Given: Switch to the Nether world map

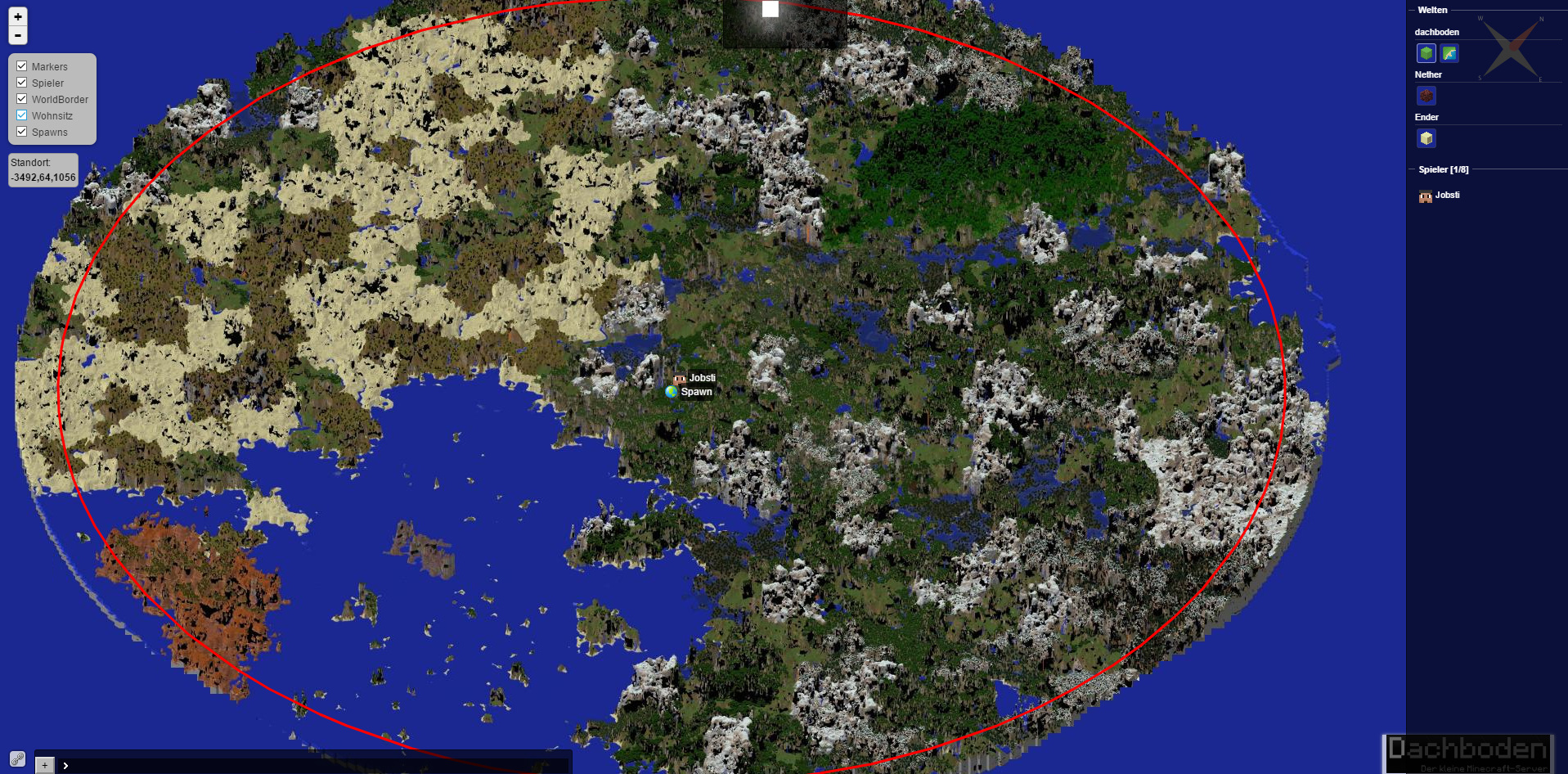Looking at the screenshot, I should tap(1426, 96).
